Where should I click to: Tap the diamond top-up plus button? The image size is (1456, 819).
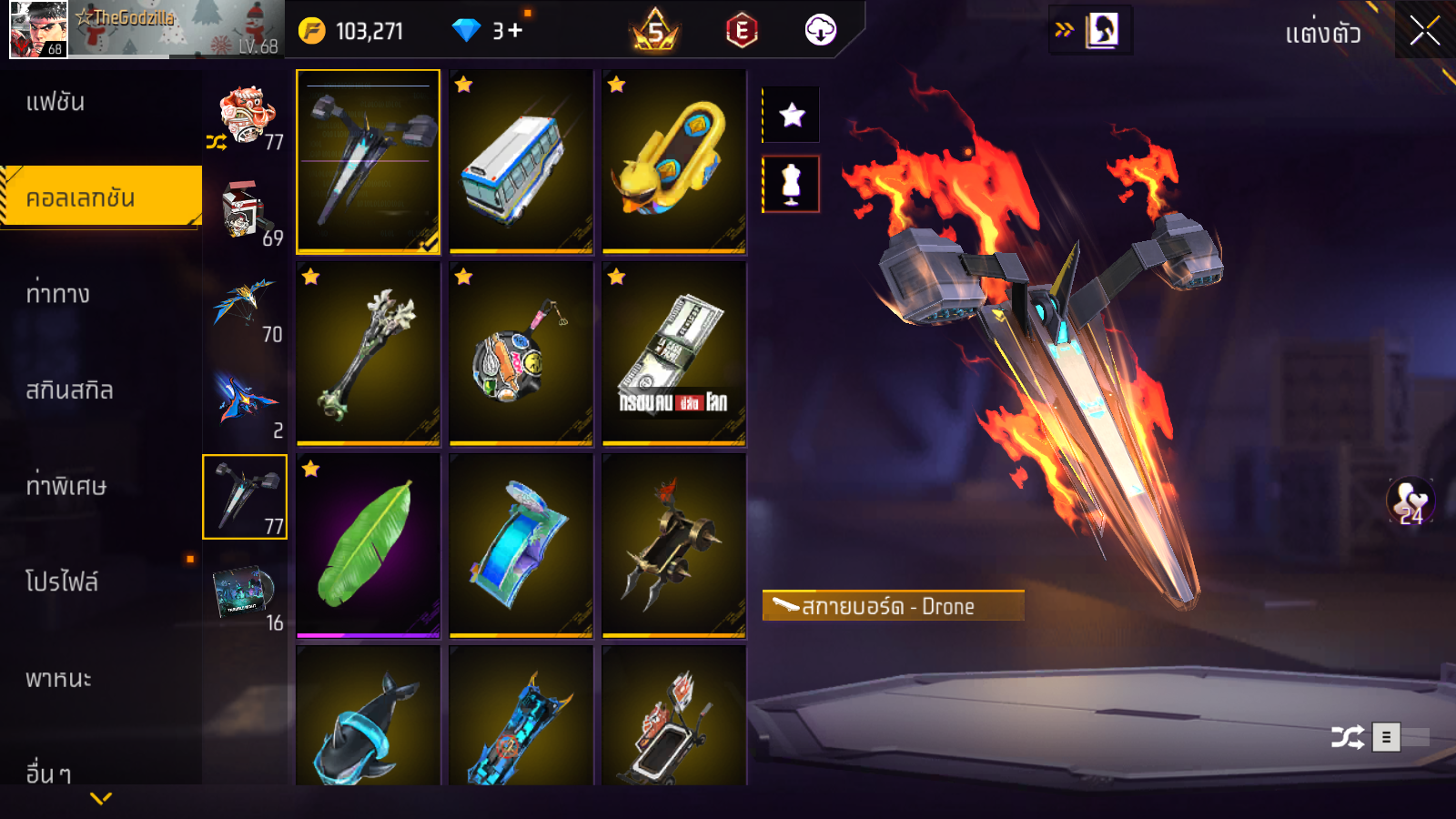pyautogui.click(x=515, y=31)
